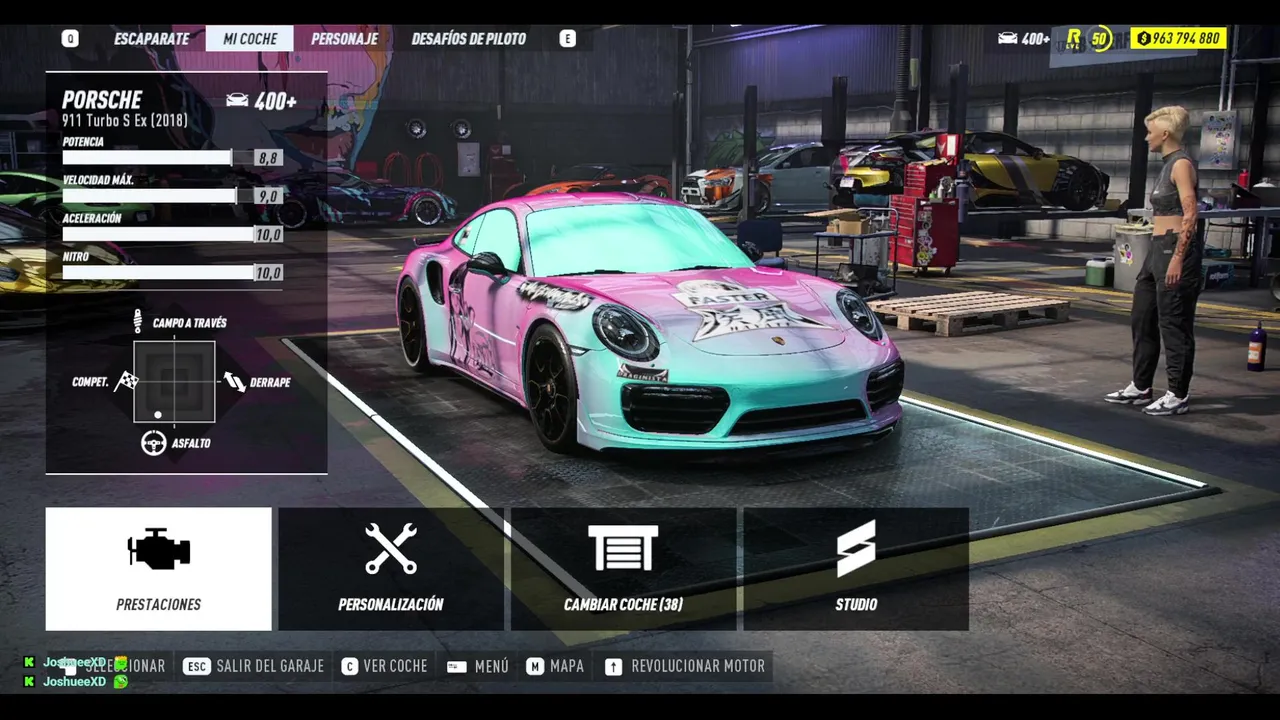Open the Personaje tab
Screen dimensions: 1280x720
coord(344,39)
